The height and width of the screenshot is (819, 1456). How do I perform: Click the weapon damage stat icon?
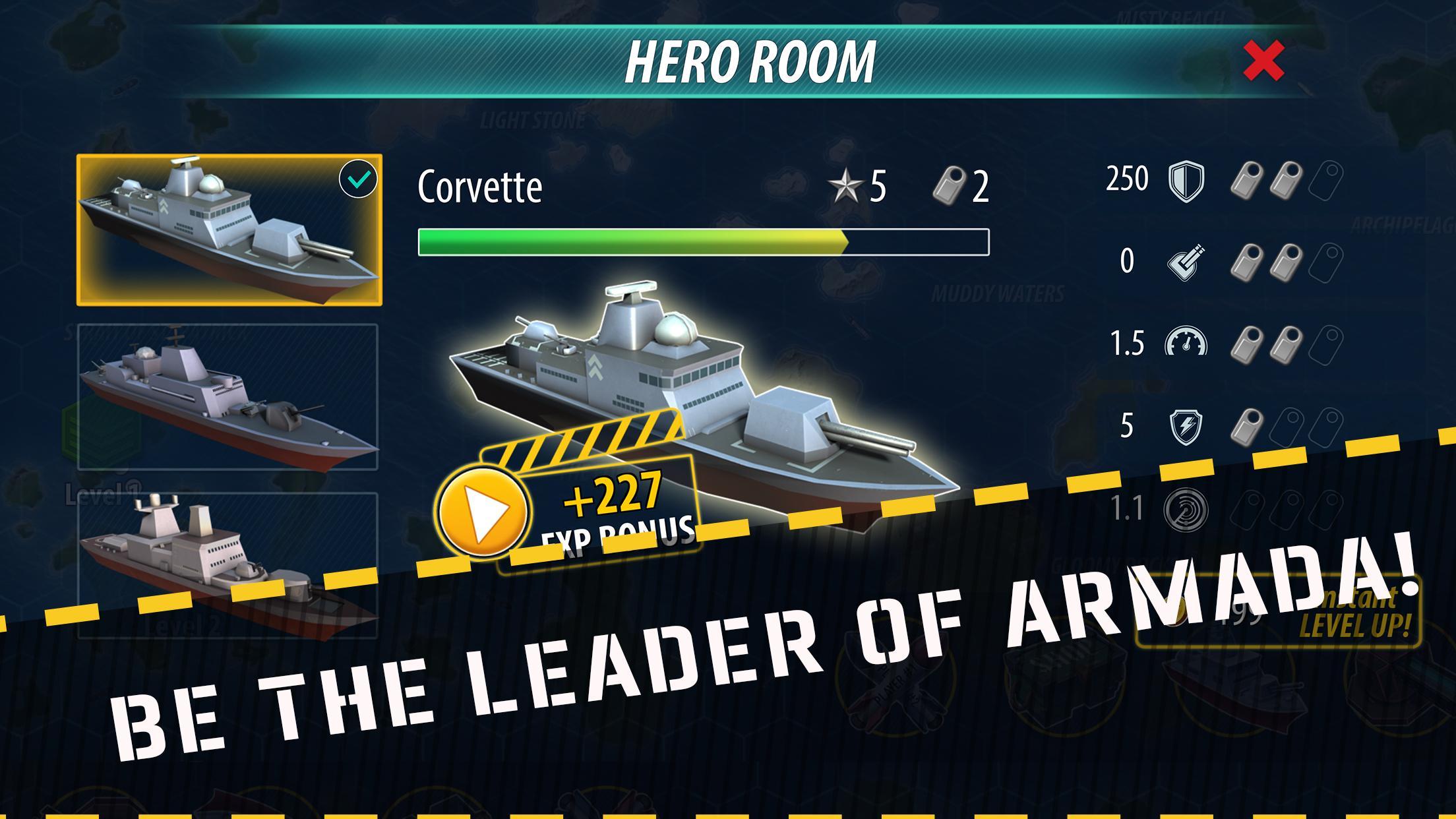point(1186,262)
